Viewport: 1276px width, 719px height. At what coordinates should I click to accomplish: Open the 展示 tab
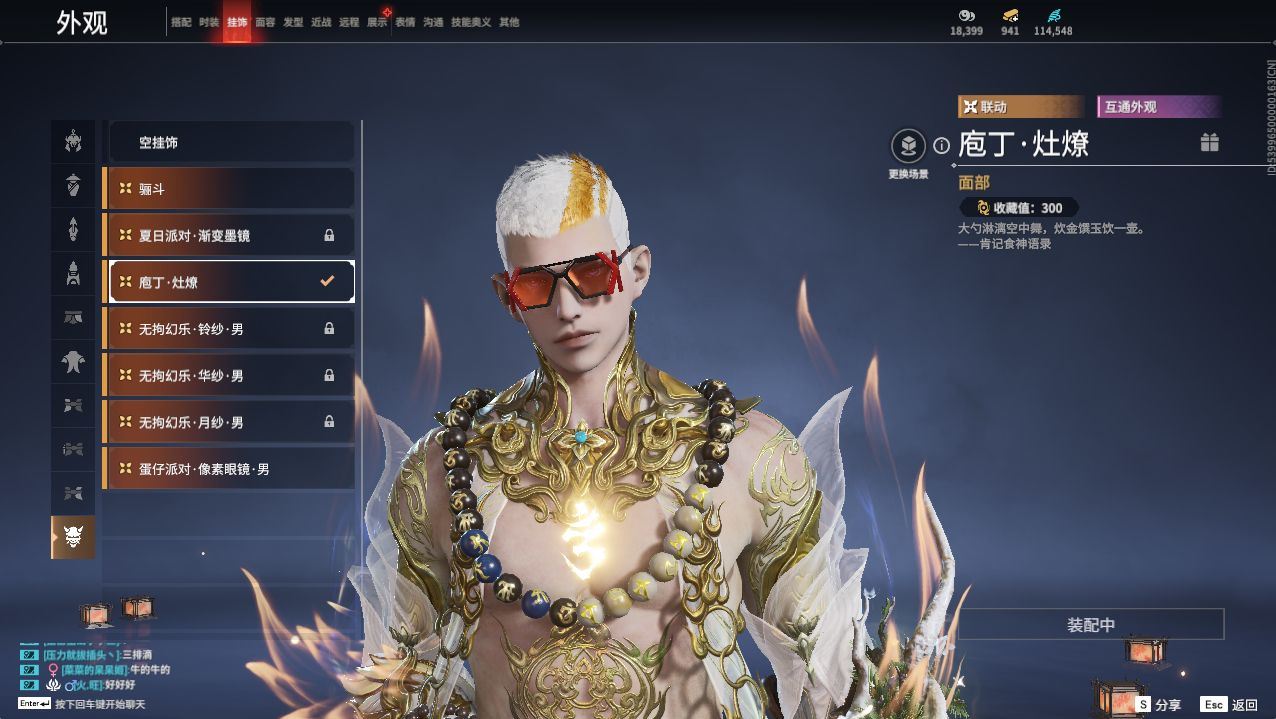pos(377,22)
